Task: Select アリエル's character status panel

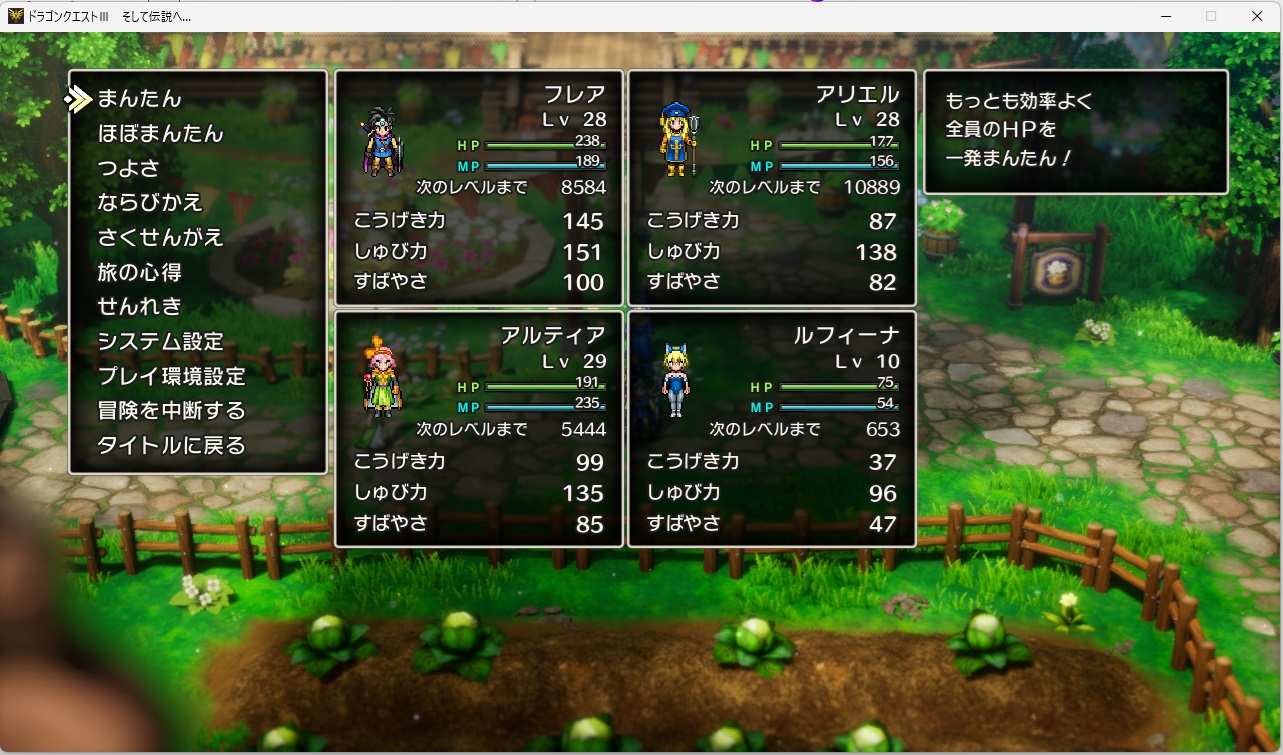Action: point(772,188)
